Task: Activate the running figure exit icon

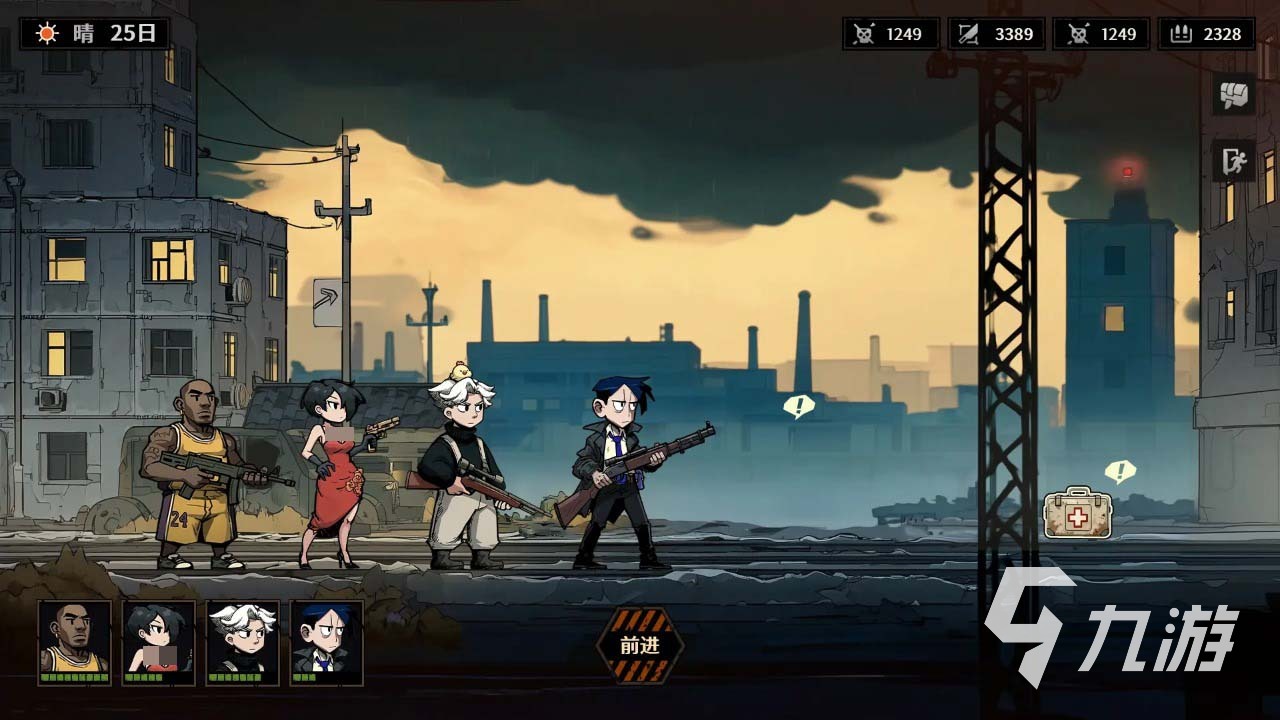Action: click(x=1234, y=161)
